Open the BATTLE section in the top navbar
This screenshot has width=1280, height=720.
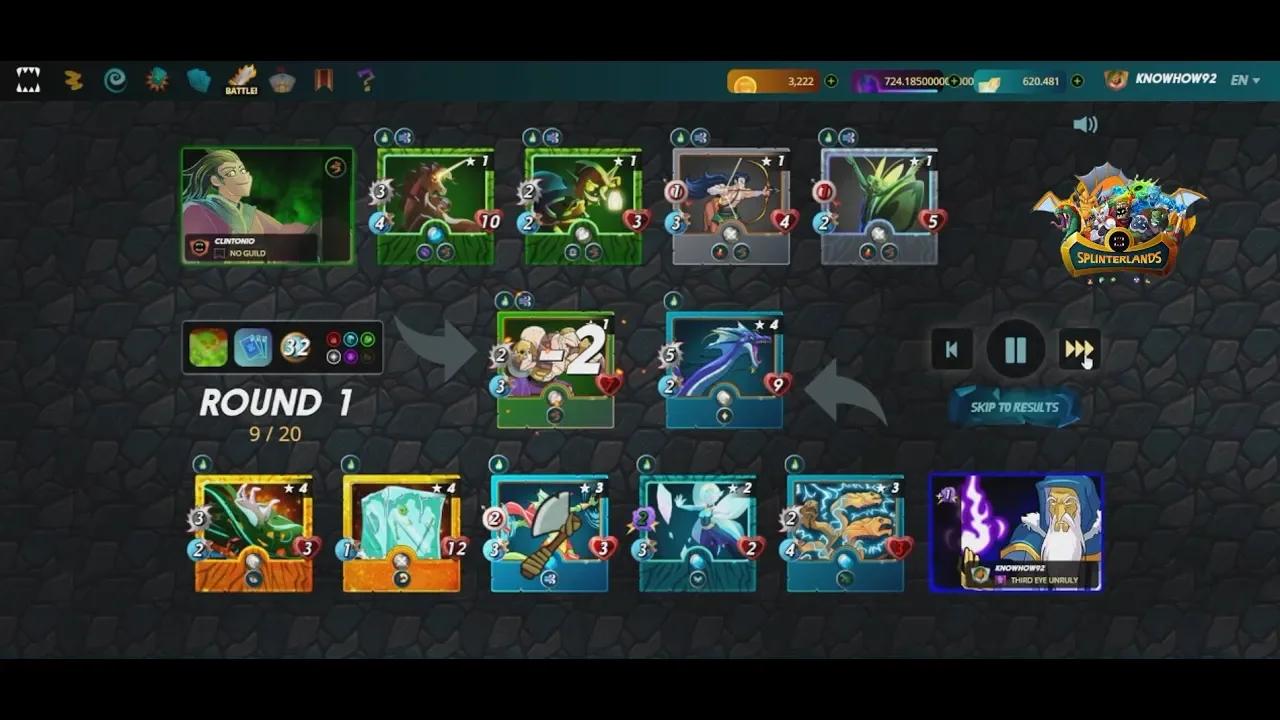click(x=240, y=80)
